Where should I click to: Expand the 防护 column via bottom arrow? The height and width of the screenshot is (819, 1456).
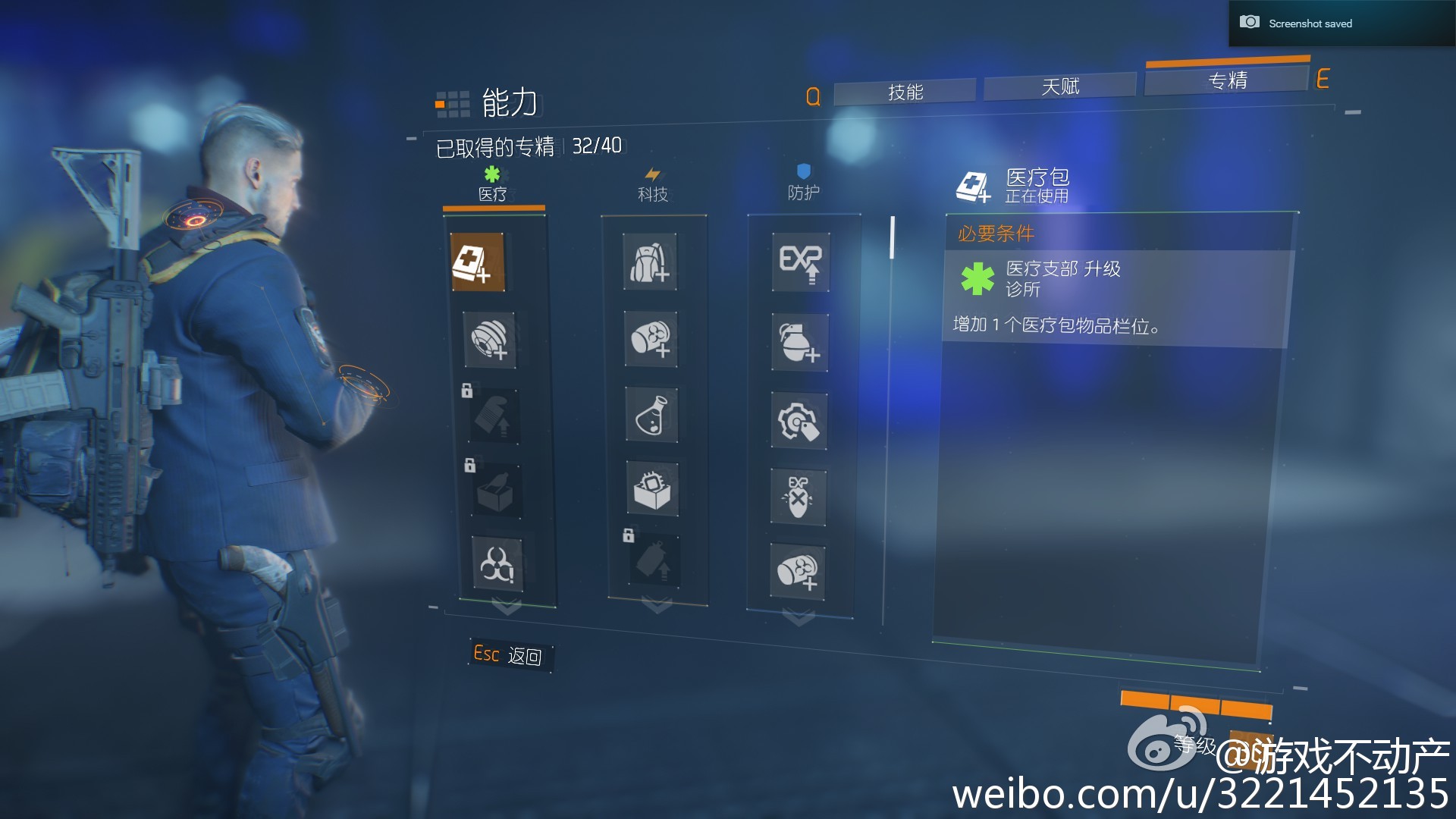point(798,616)
